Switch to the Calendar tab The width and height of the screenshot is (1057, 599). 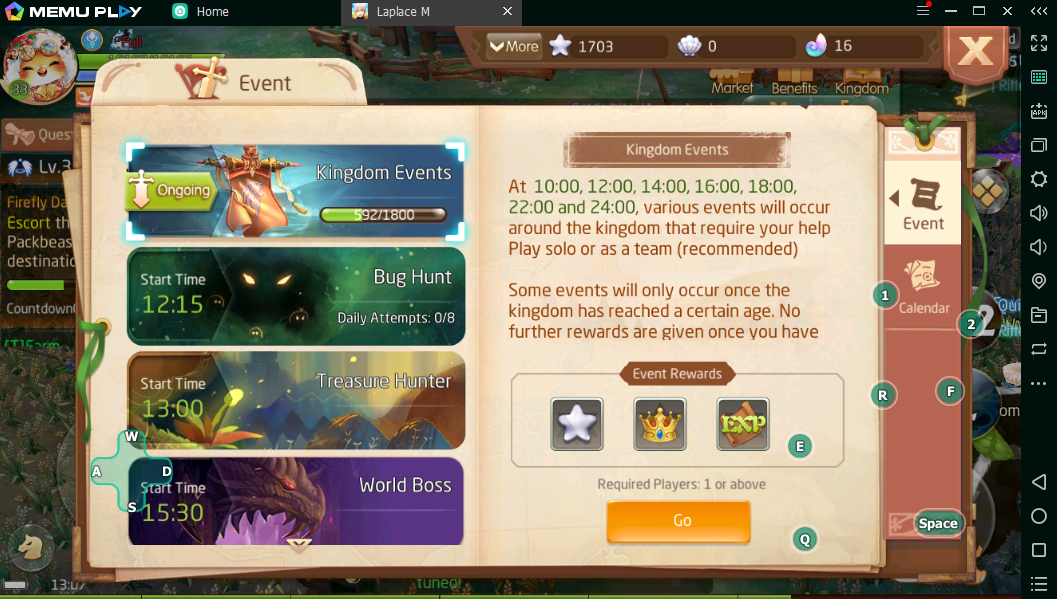[x=923, y=288]
